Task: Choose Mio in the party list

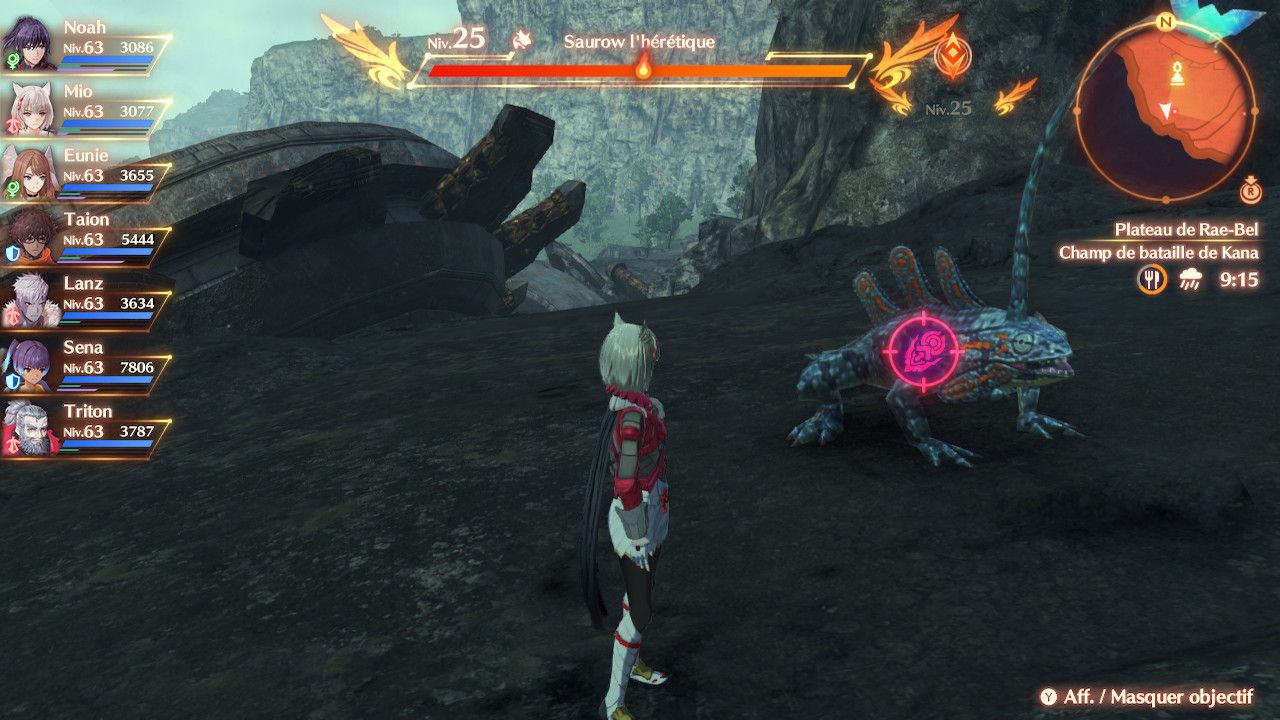Action: coord(28,108)
